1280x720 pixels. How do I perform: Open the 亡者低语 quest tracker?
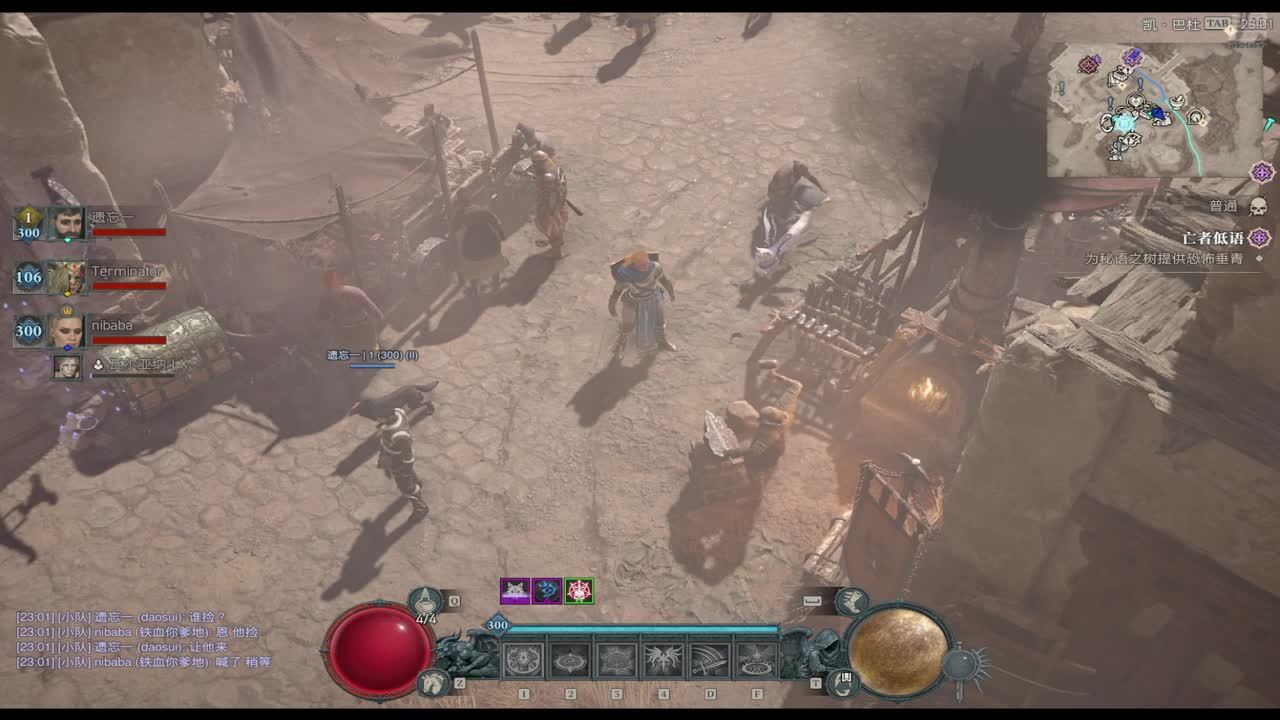1212,238
